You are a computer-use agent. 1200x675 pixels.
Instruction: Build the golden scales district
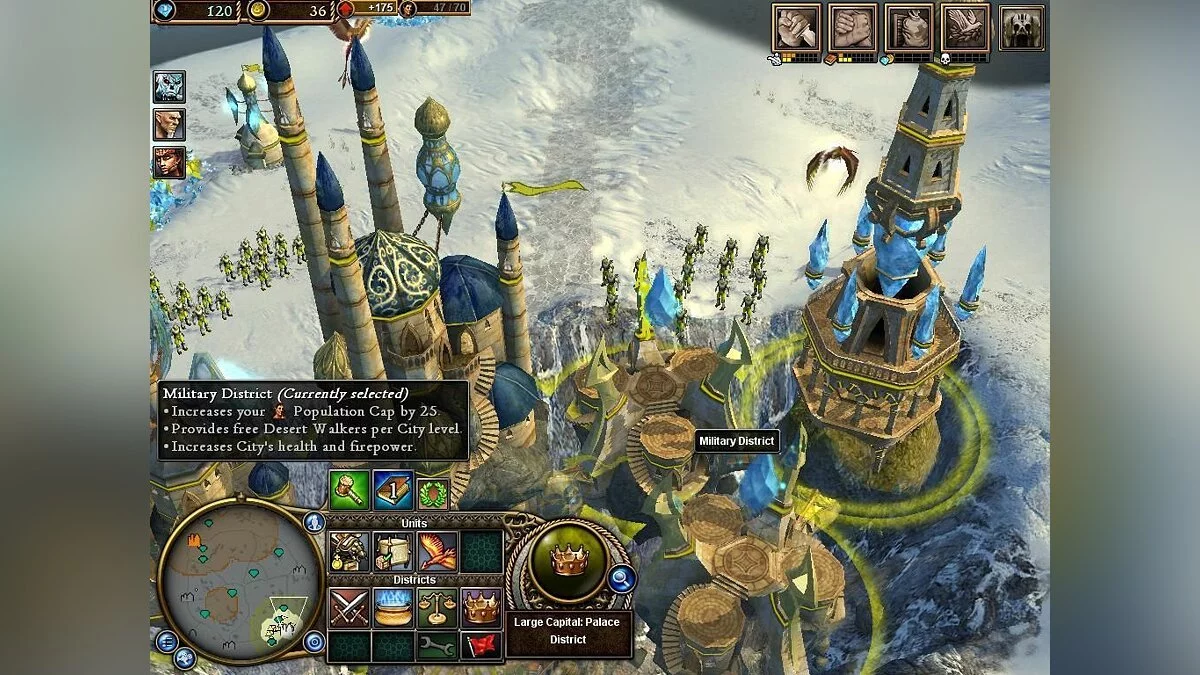point(437,608)
